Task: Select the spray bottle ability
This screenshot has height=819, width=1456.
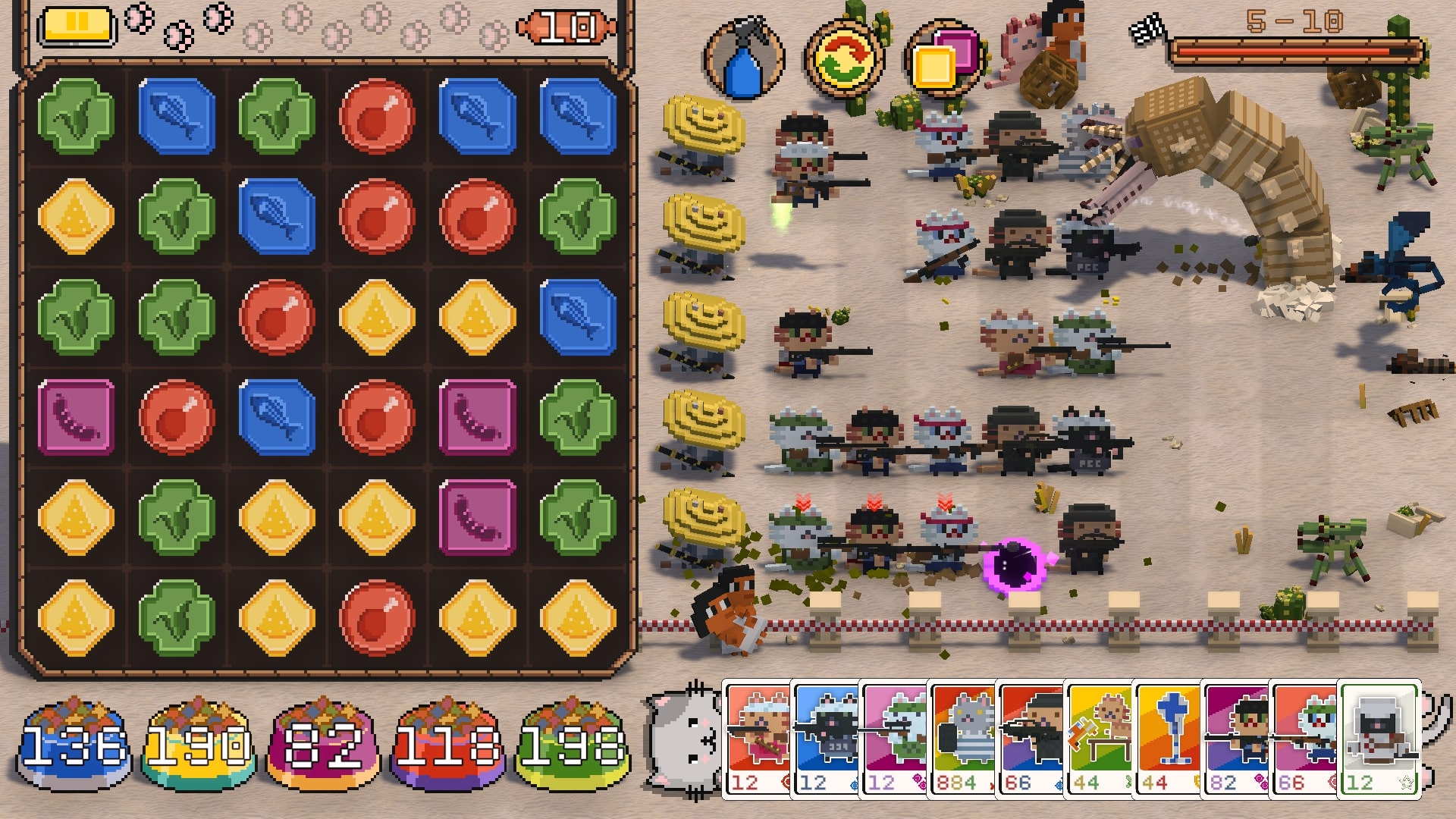Action: 747,57
